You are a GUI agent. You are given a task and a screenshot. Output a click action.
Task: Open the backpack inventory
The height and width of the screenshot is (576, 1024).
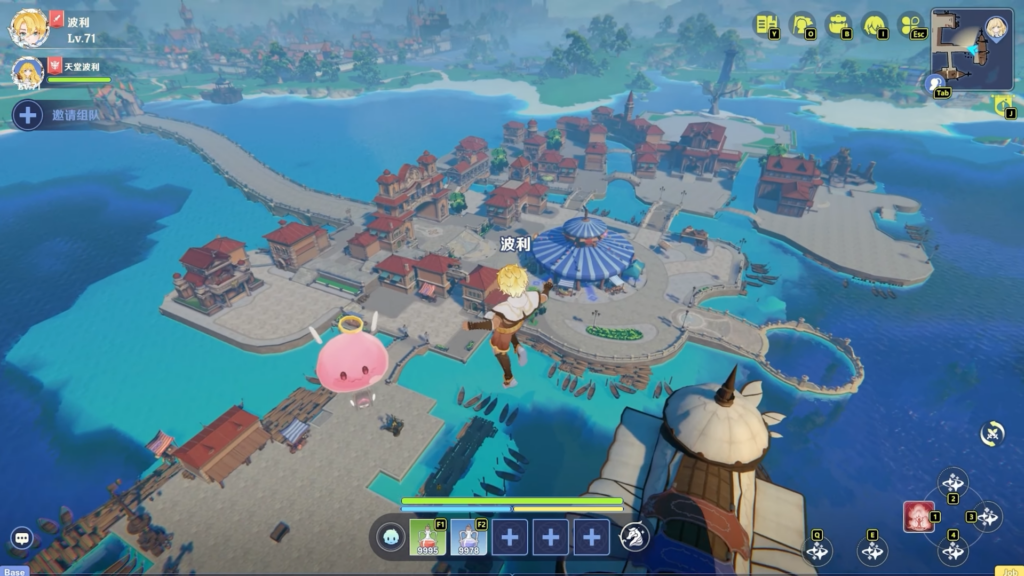click(x=839, y=25)
